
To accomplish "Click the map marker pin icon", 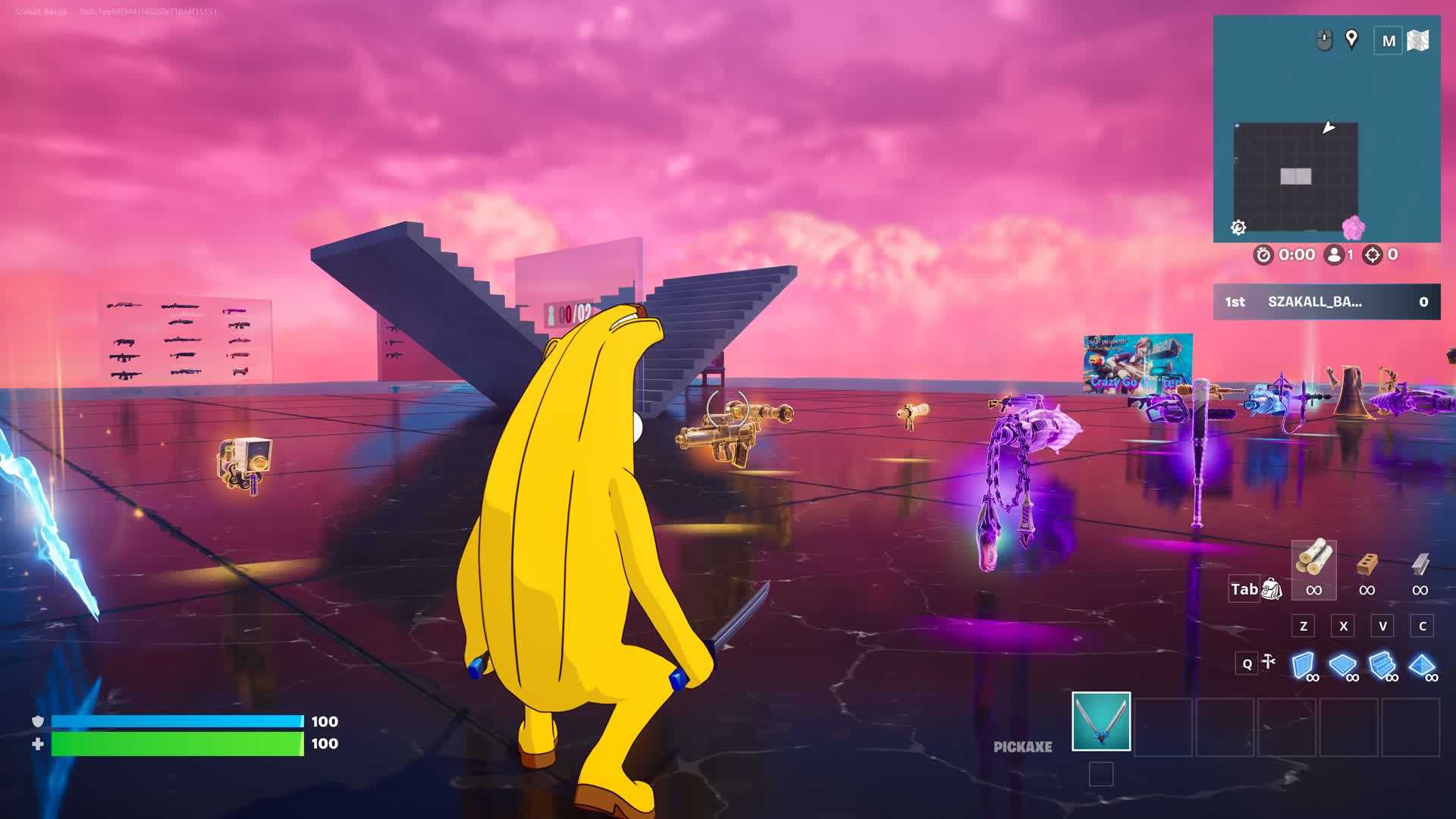I will (1351, 39).
